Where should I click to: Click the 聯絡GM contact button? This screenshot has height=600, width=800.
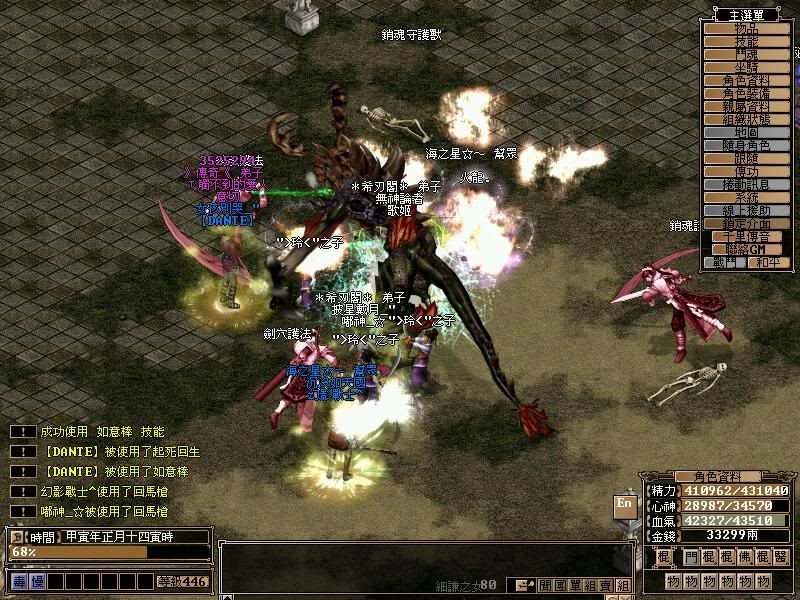click(747, 248)
